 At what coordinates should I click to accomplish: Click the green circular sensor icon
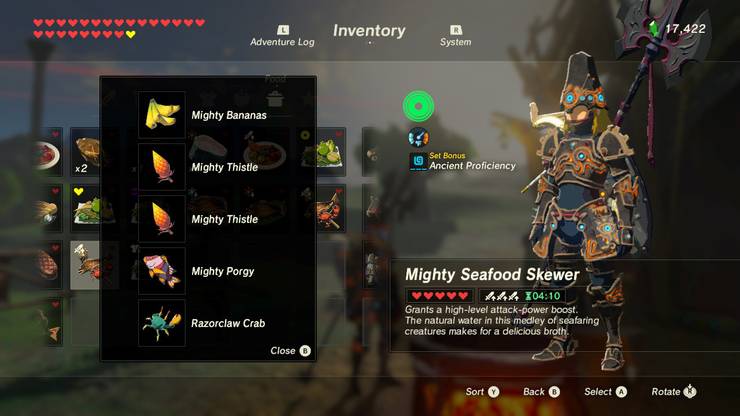coord(417,105)
